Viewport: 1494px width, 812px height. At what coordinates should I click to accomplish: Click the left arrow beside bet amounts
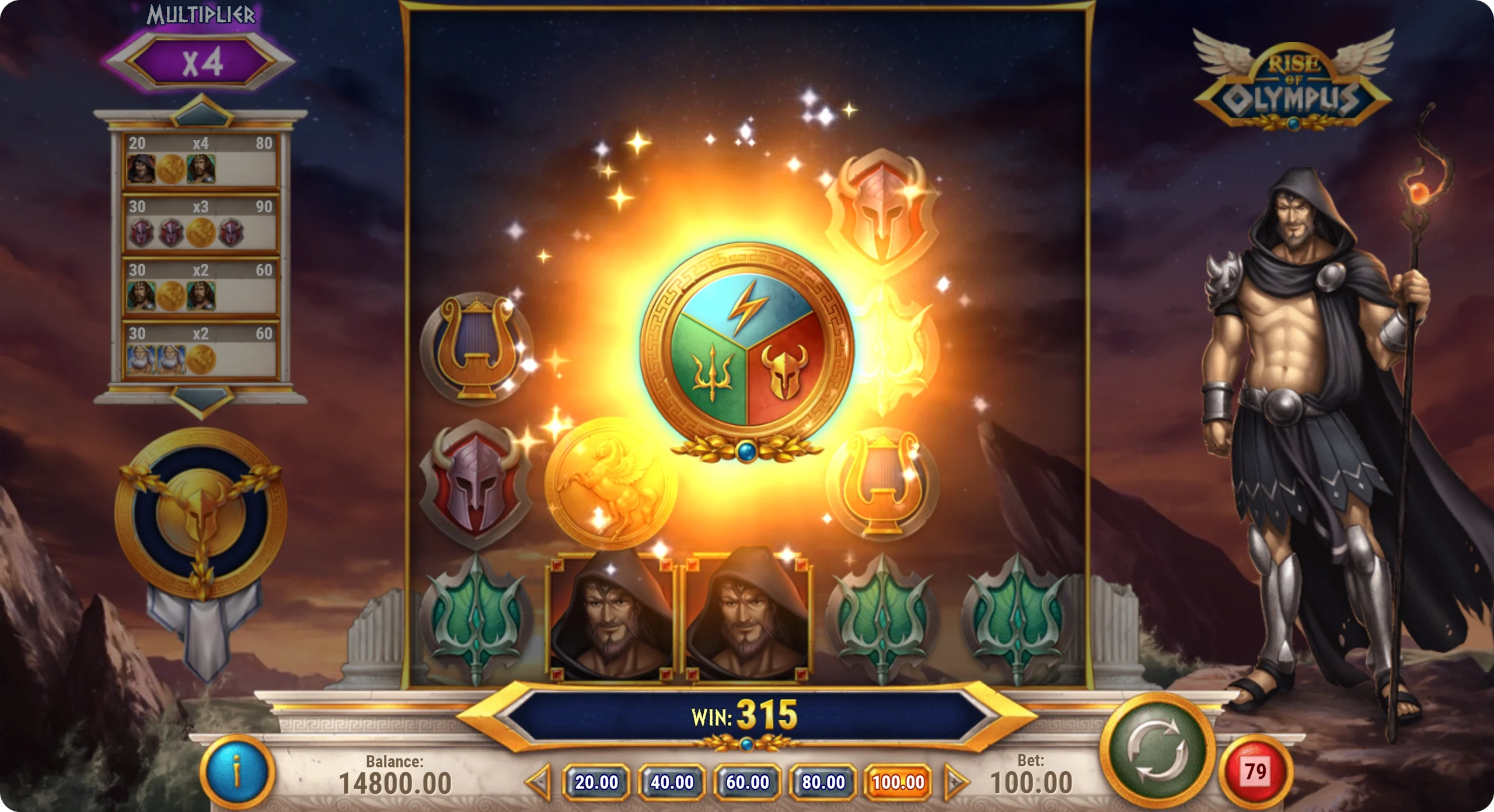[x=539, y=782]
